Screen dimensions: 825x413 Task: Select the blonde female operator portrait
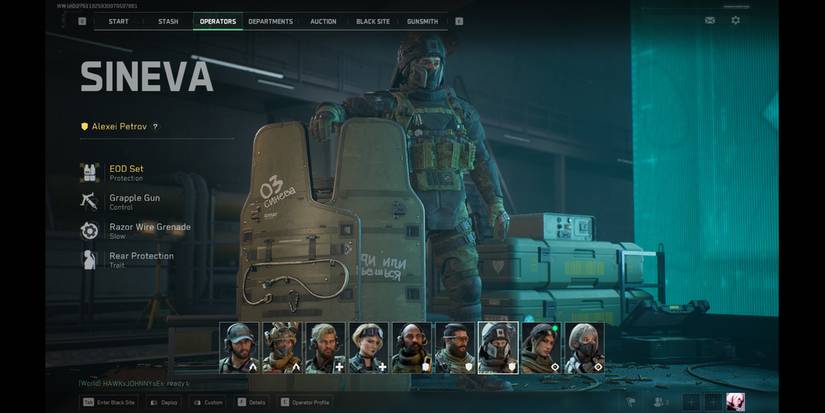pyautogui.click(x=369, y=347)
